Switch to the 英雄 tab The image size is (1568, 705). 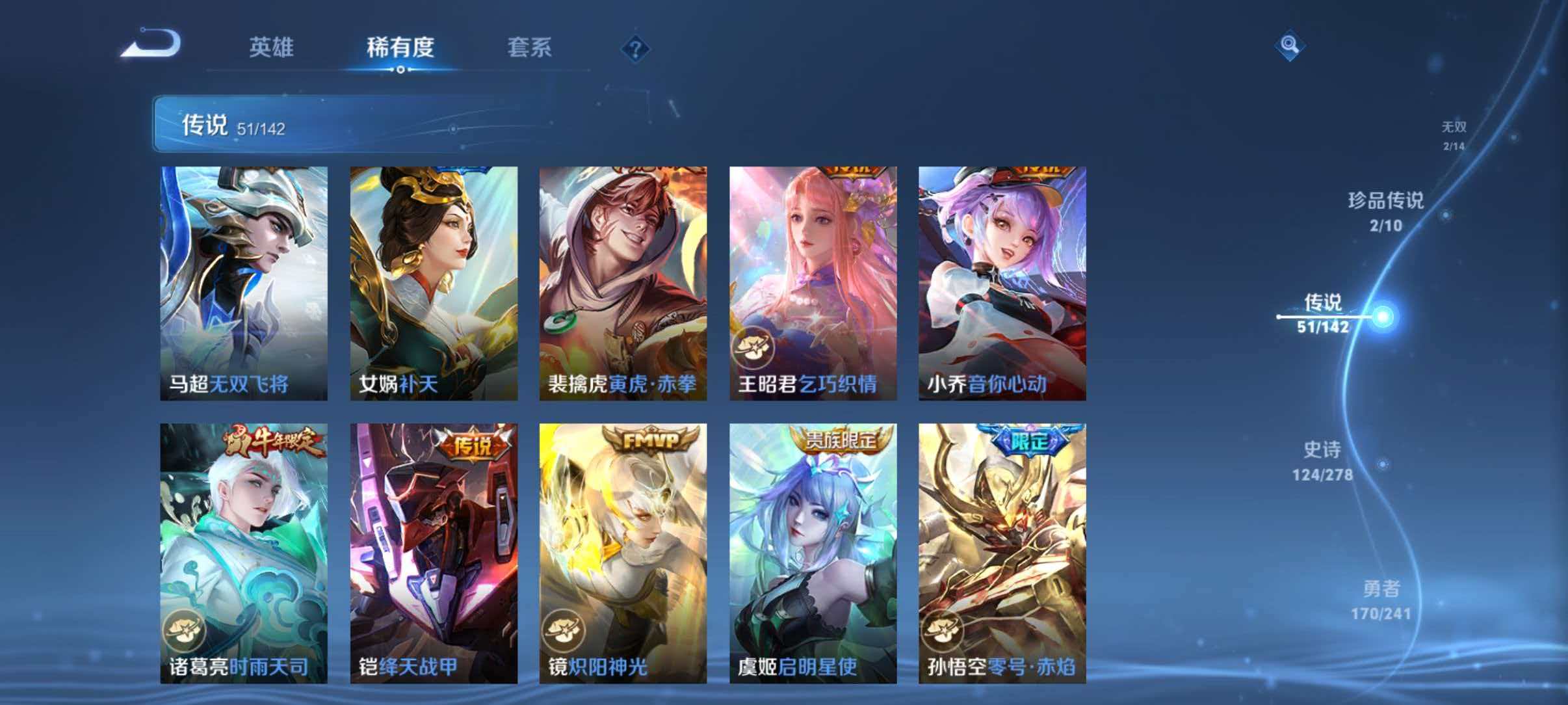click(x=273, y=47)
